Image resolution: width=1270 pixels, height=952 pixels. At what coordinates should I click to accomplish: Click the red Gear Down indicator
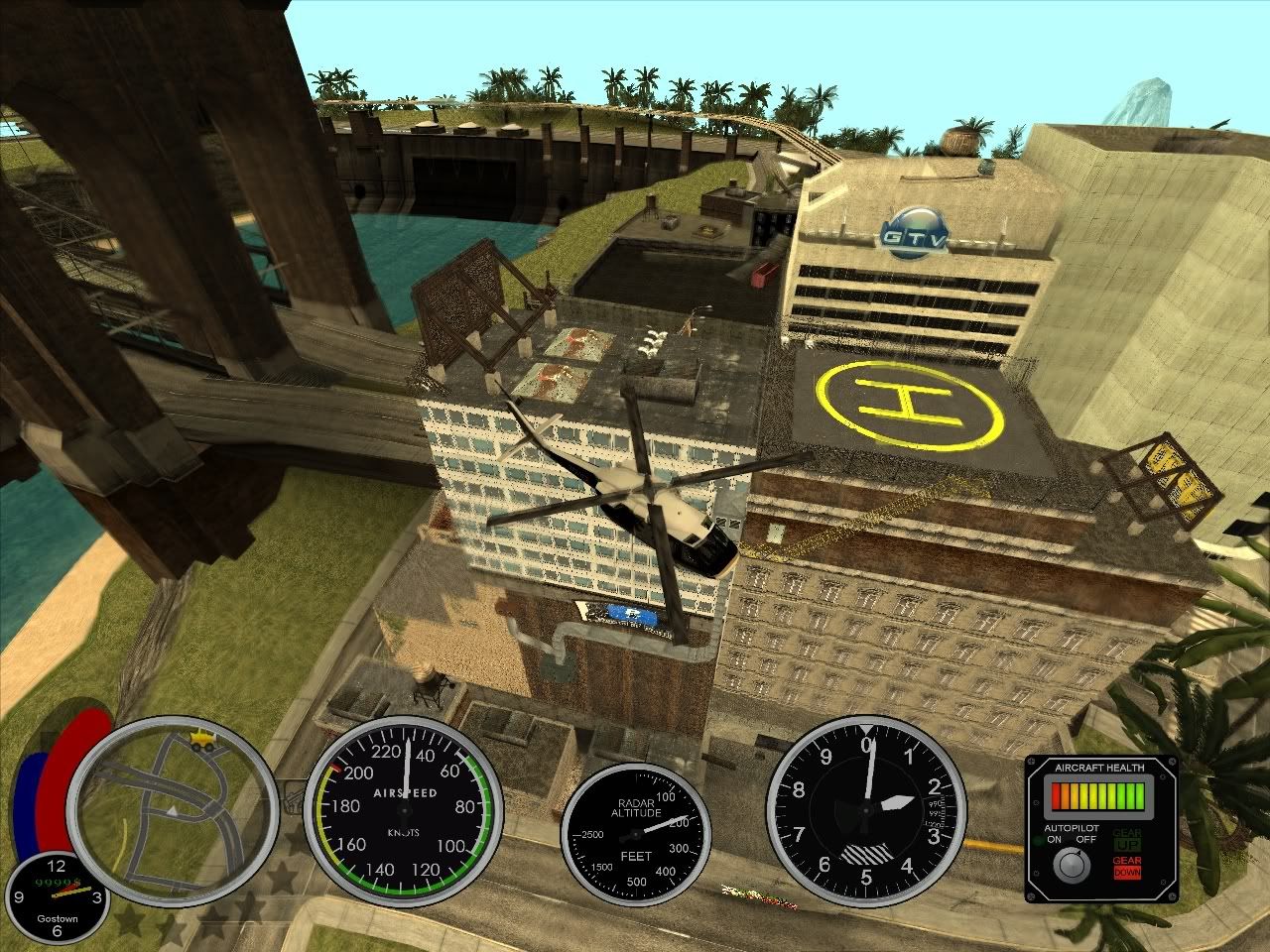tap(1126, 866)
